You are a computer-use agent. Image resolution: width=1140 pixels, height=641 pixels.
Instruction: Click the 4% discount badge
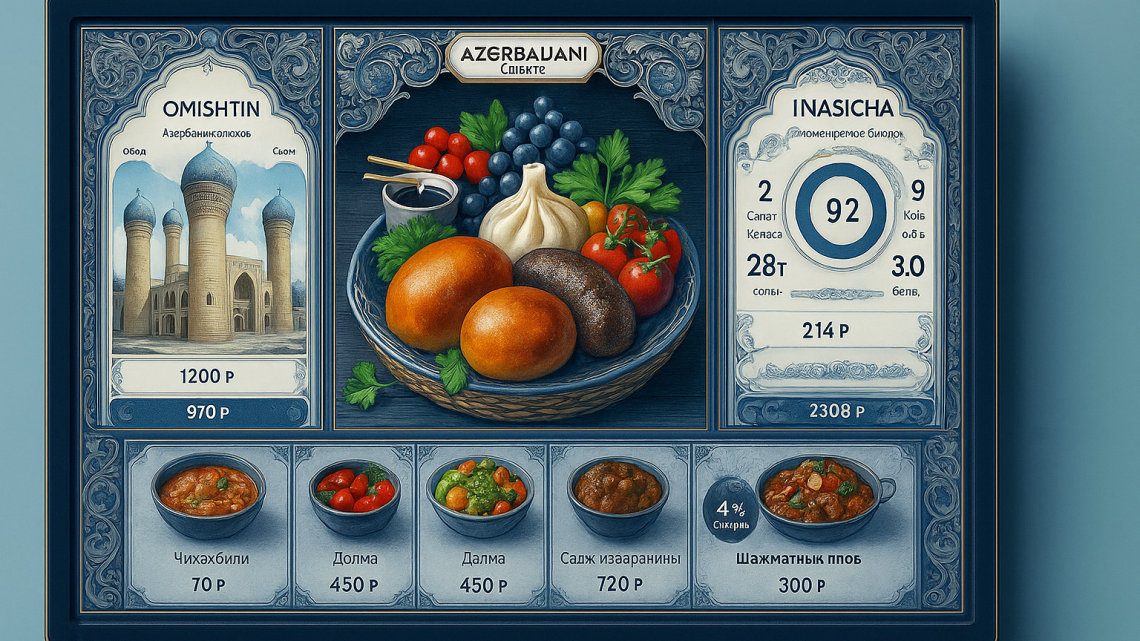[726, 504]
